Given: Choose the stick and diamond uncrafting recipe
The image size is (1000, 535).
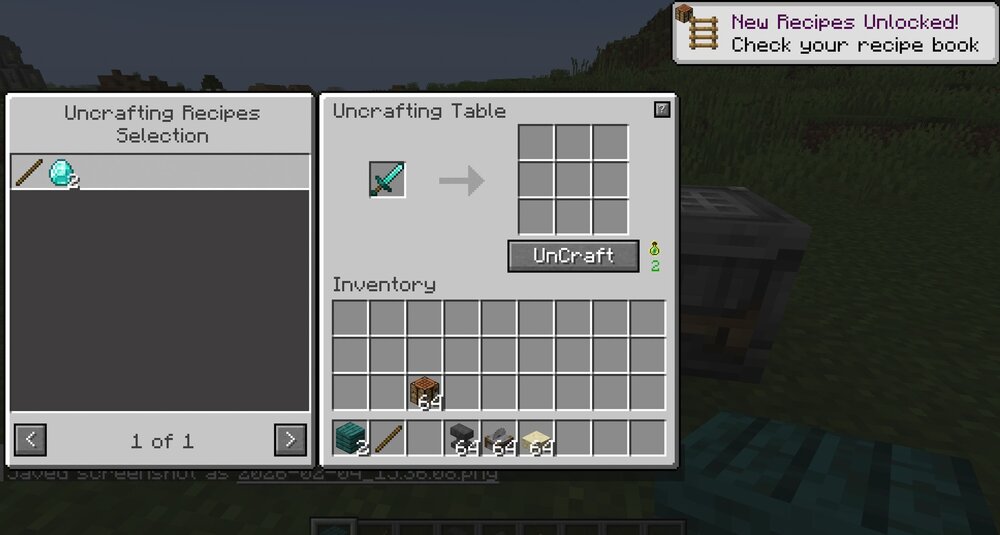Looking at the screenshot, I should [160, 173].
